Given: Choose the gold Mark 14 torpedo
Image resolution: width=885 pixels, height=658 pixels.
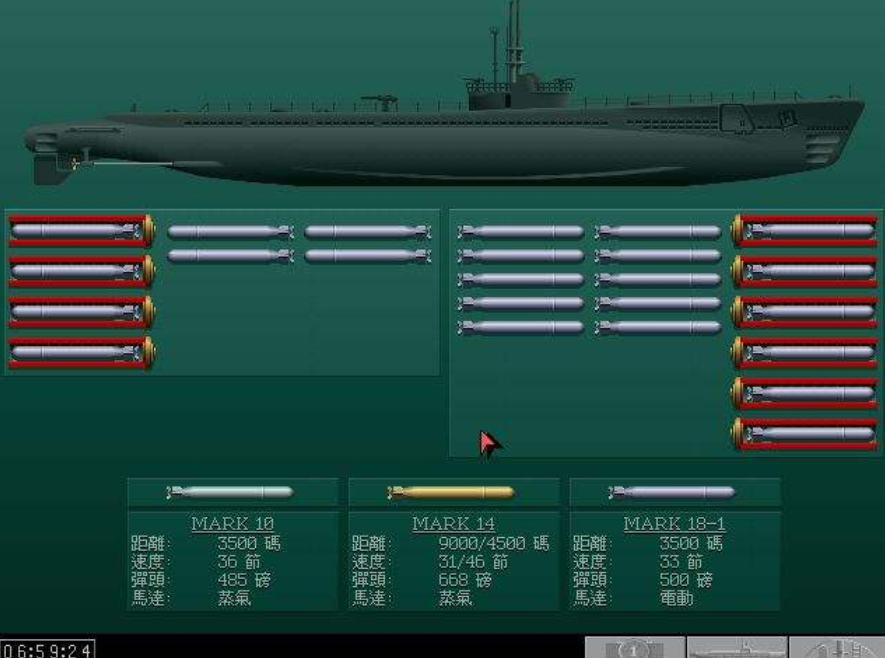Looking at the screenshot, I should [452, 492].
